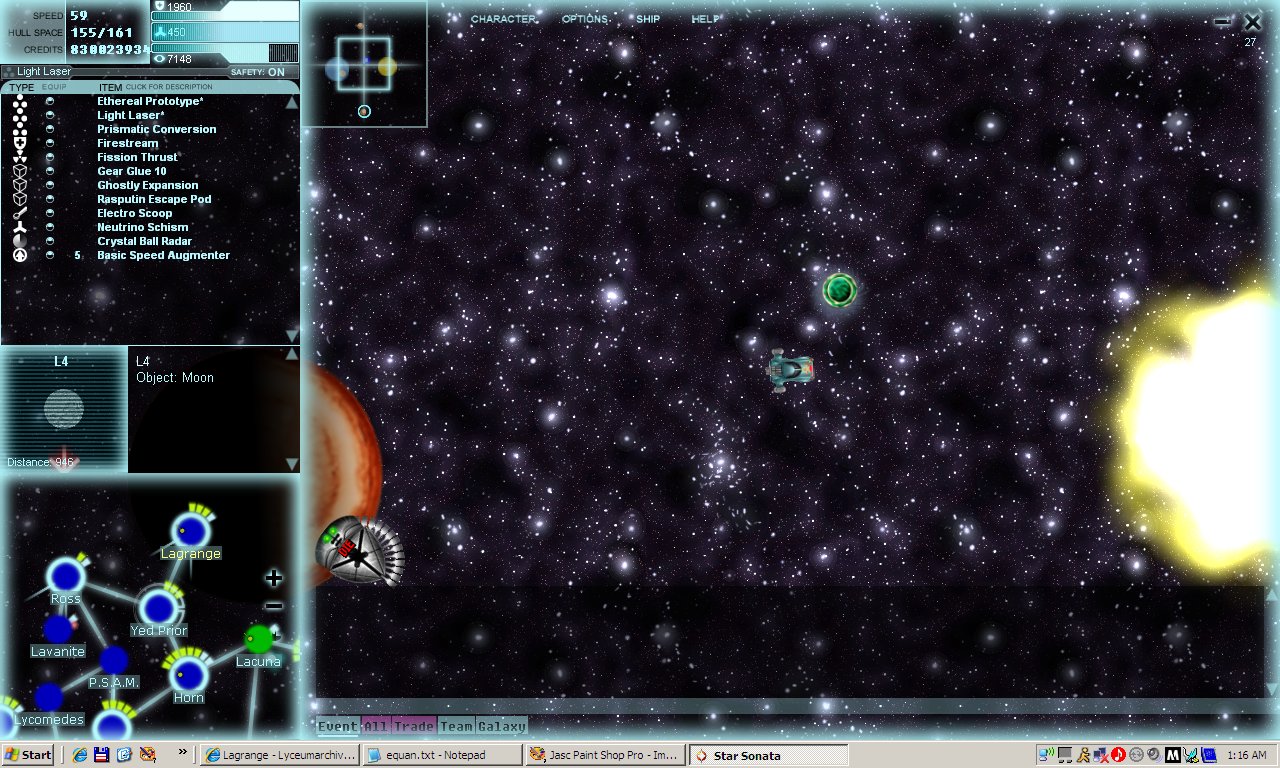
Task: Switch to the Event chat tab
Action: (x=338, y=727)
